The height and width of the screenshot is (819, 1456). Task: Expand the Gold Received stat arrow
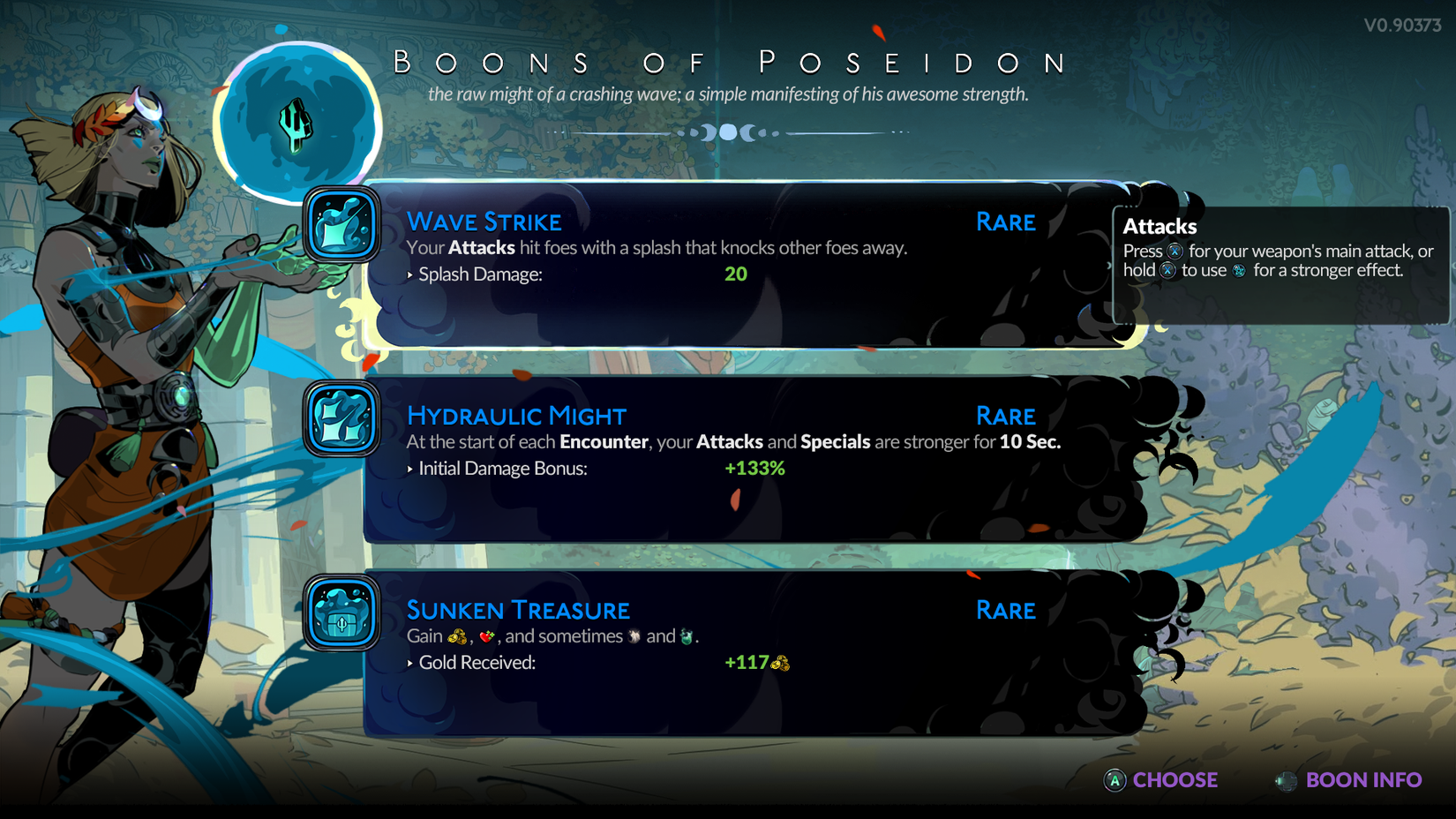pos(409,663)
